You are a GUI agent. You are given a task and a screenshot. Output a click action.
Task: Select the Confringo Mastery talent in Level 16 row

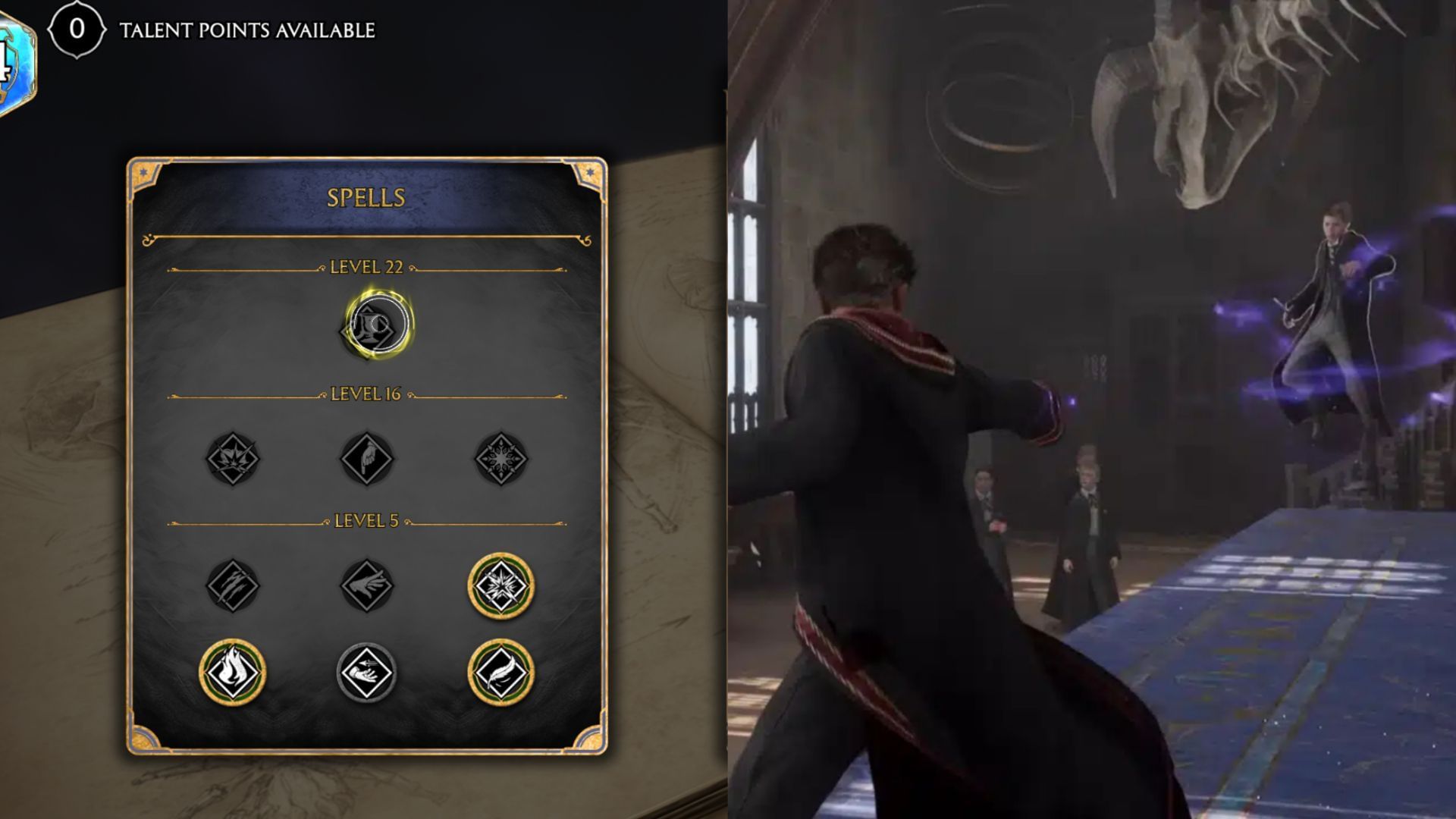coord(233,457)
